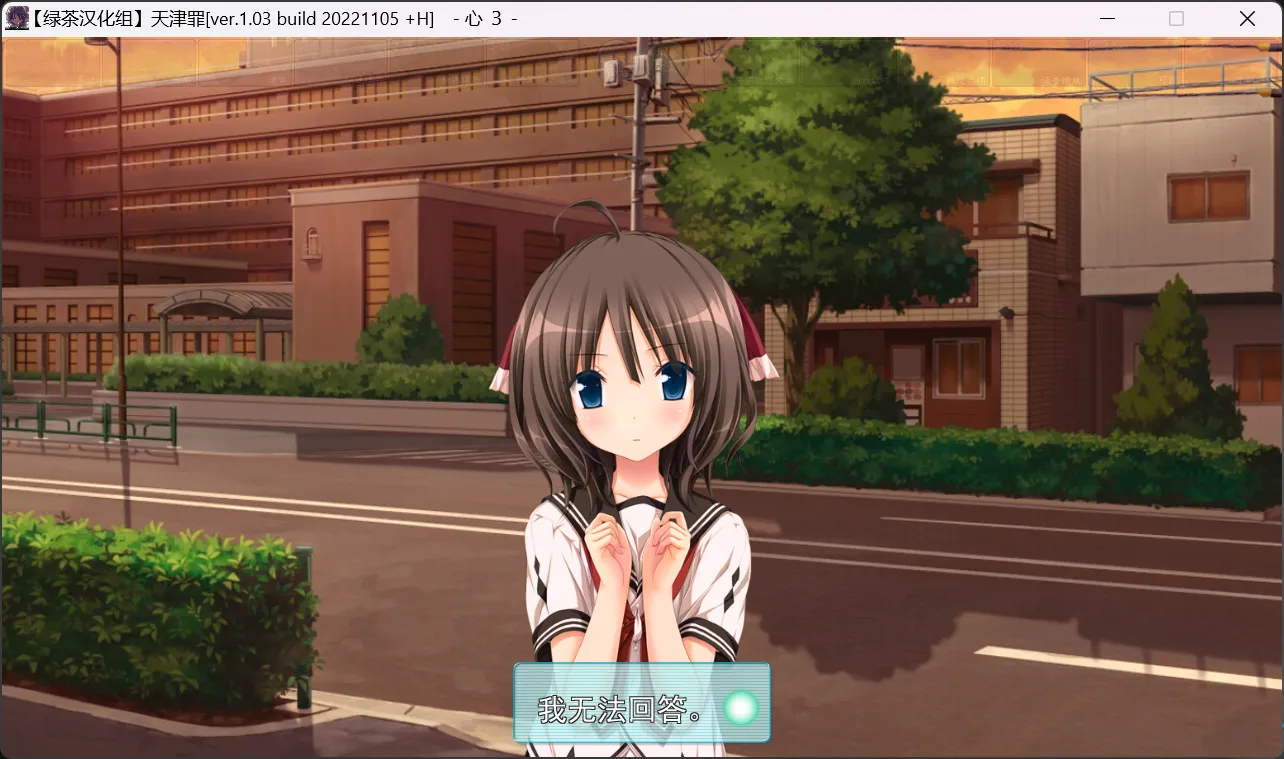
Task: Click the game's title bar application icon
Action: (x=16, y=18)
